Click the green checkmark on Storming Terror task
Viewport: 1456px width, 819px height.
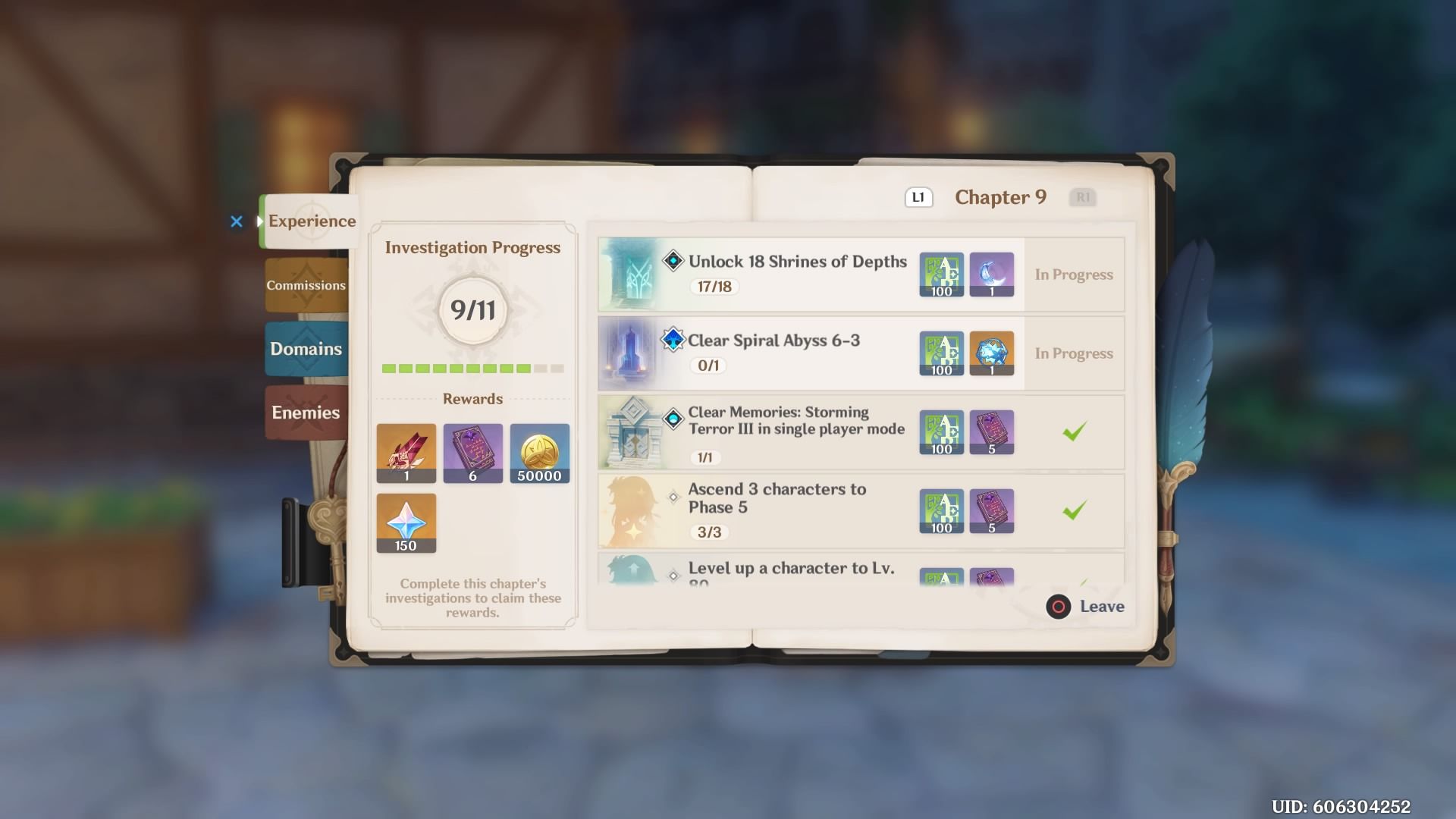click(1074, 431)
